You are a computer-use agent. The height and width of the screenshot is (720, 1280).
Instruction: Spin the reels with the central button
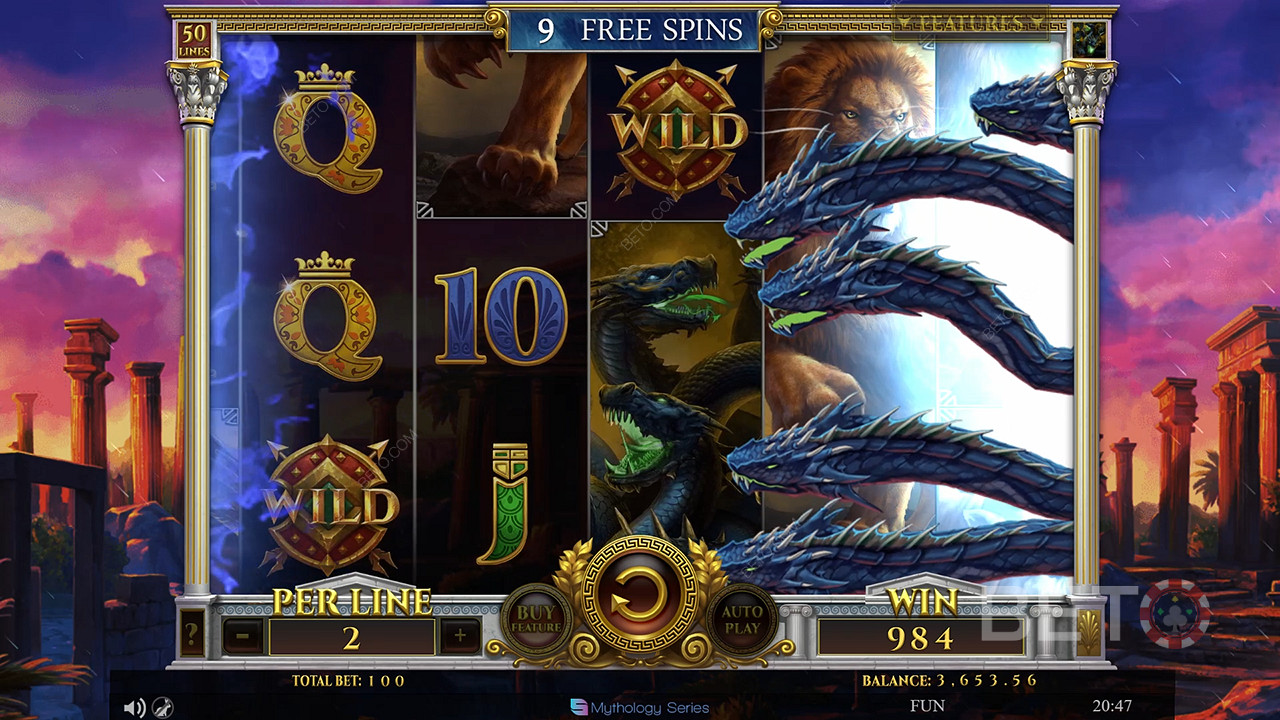pyautogui.click(x=640, y=596)
